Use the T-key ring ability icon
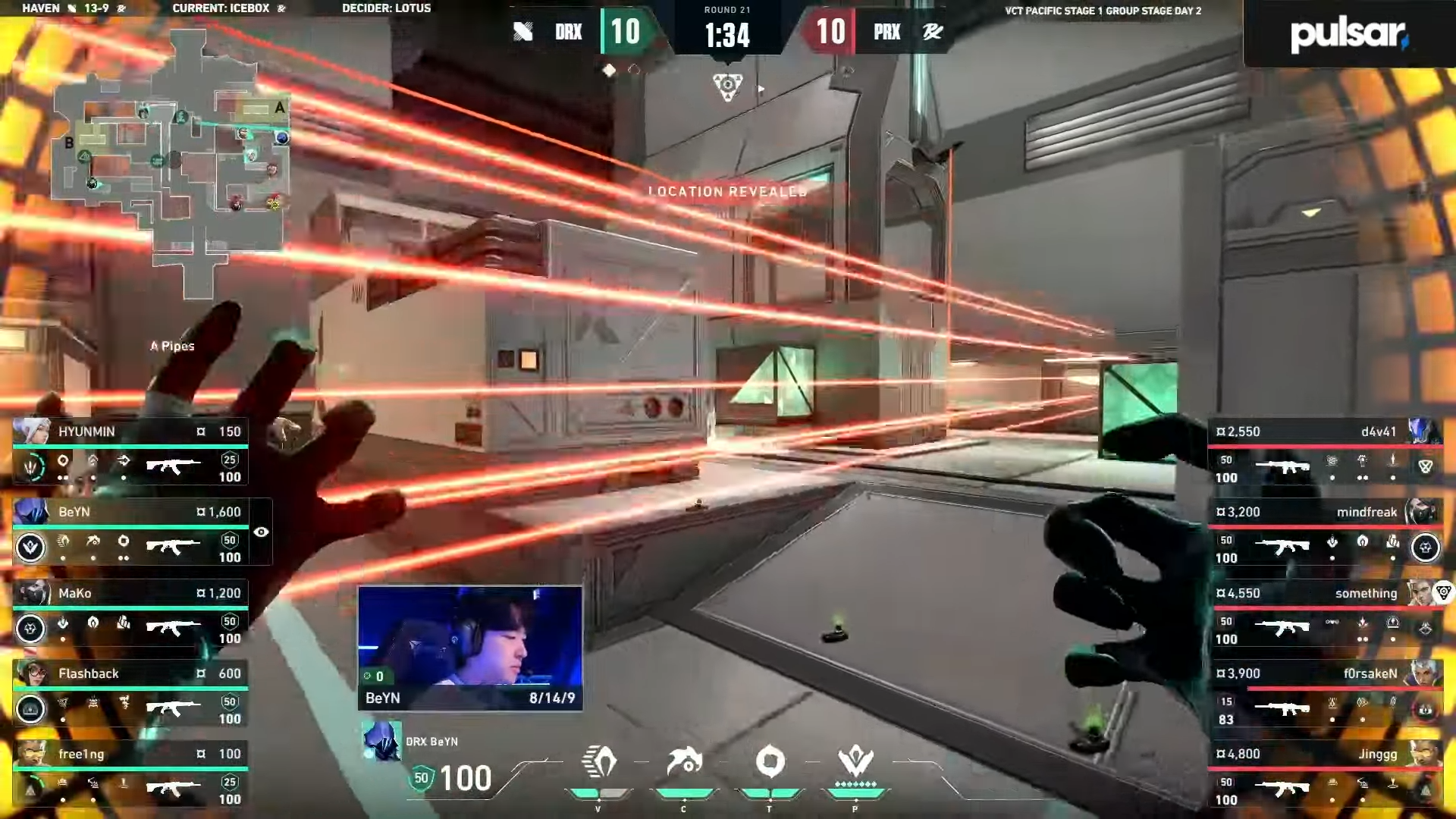Screen dimensions: 1456x819 (x=770, y=763)
